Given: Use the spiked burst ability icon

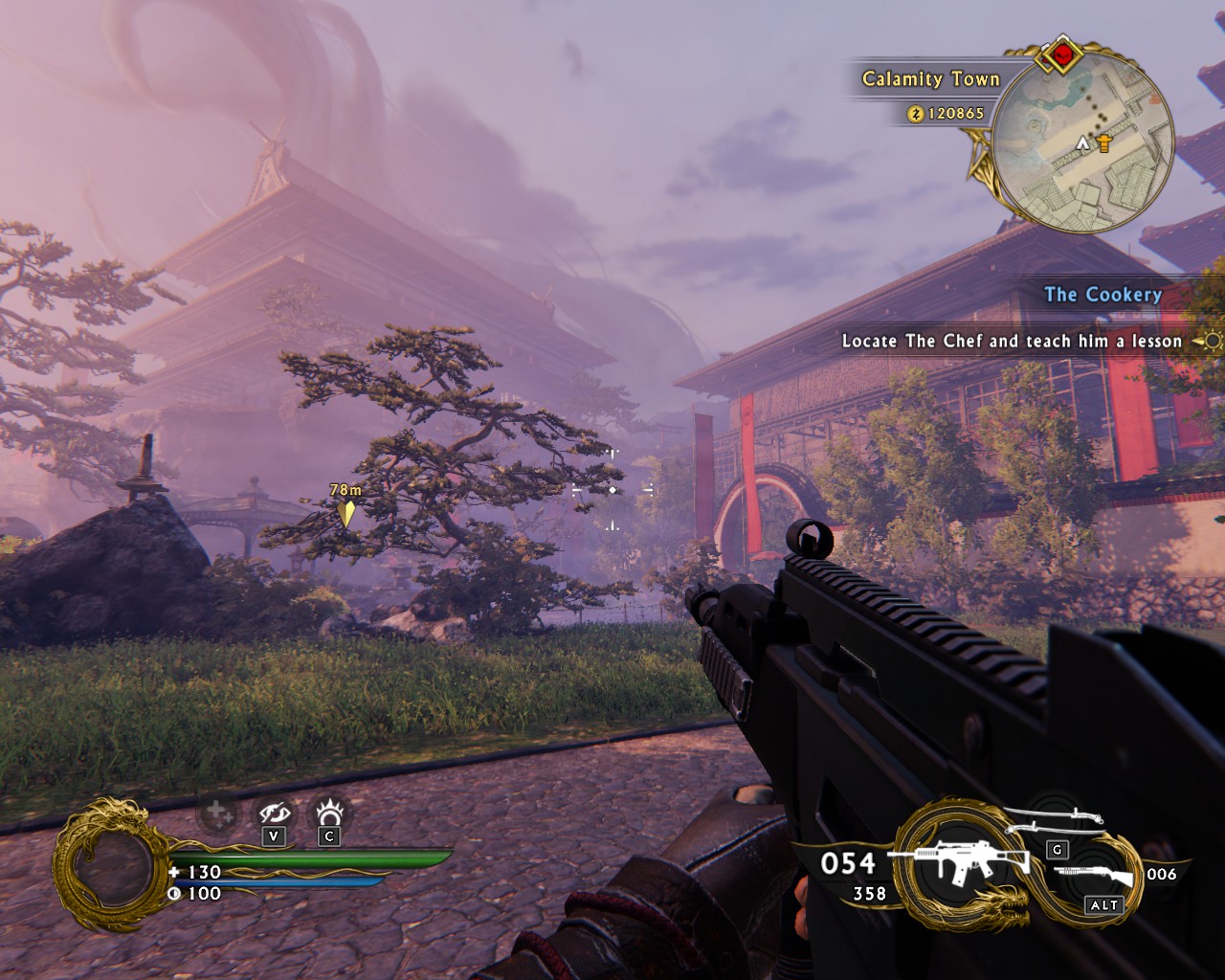Looking at the screenshot, I should point(330,813).
